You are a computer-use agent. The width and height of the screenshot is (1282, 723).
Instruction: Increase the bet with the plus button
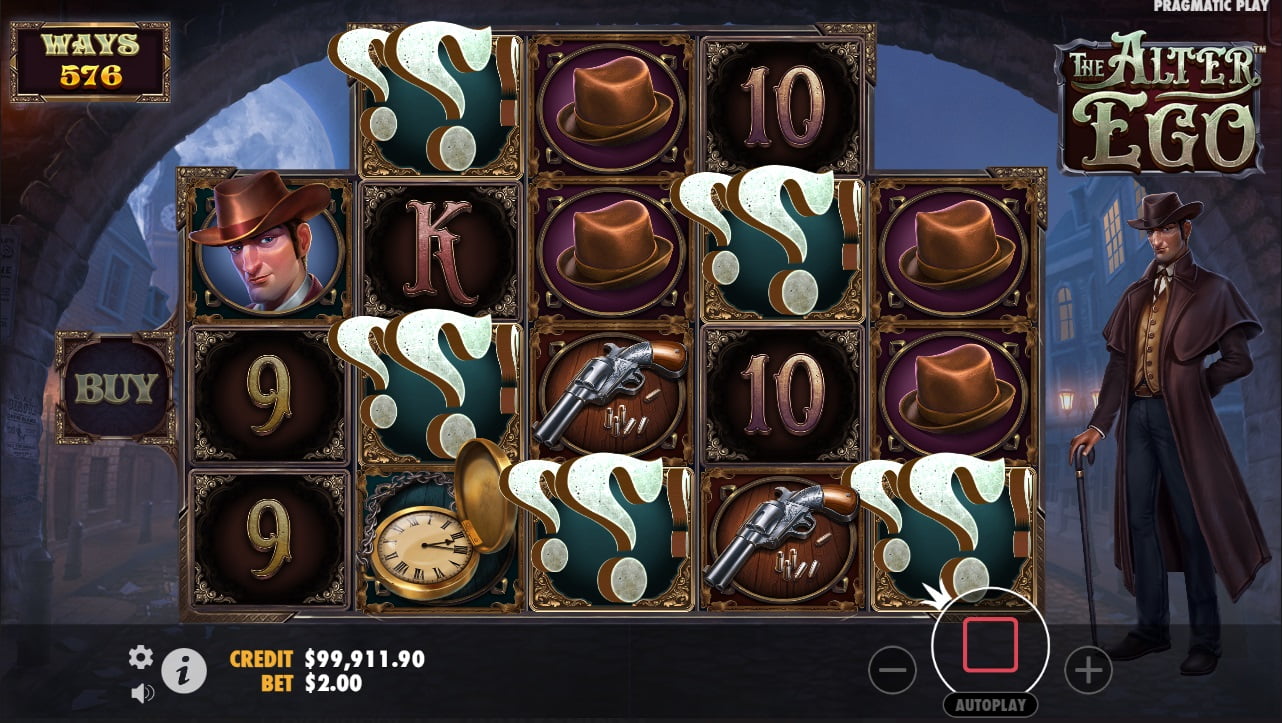pos(1088,670)
